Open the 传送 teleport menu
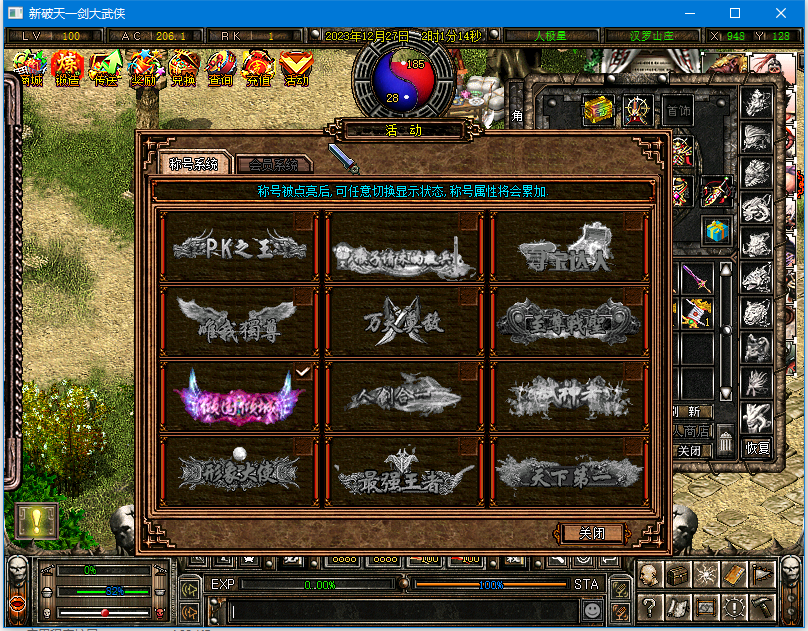Image resolution: width=808 pixels, height=631 pixels. pos(106,68)
